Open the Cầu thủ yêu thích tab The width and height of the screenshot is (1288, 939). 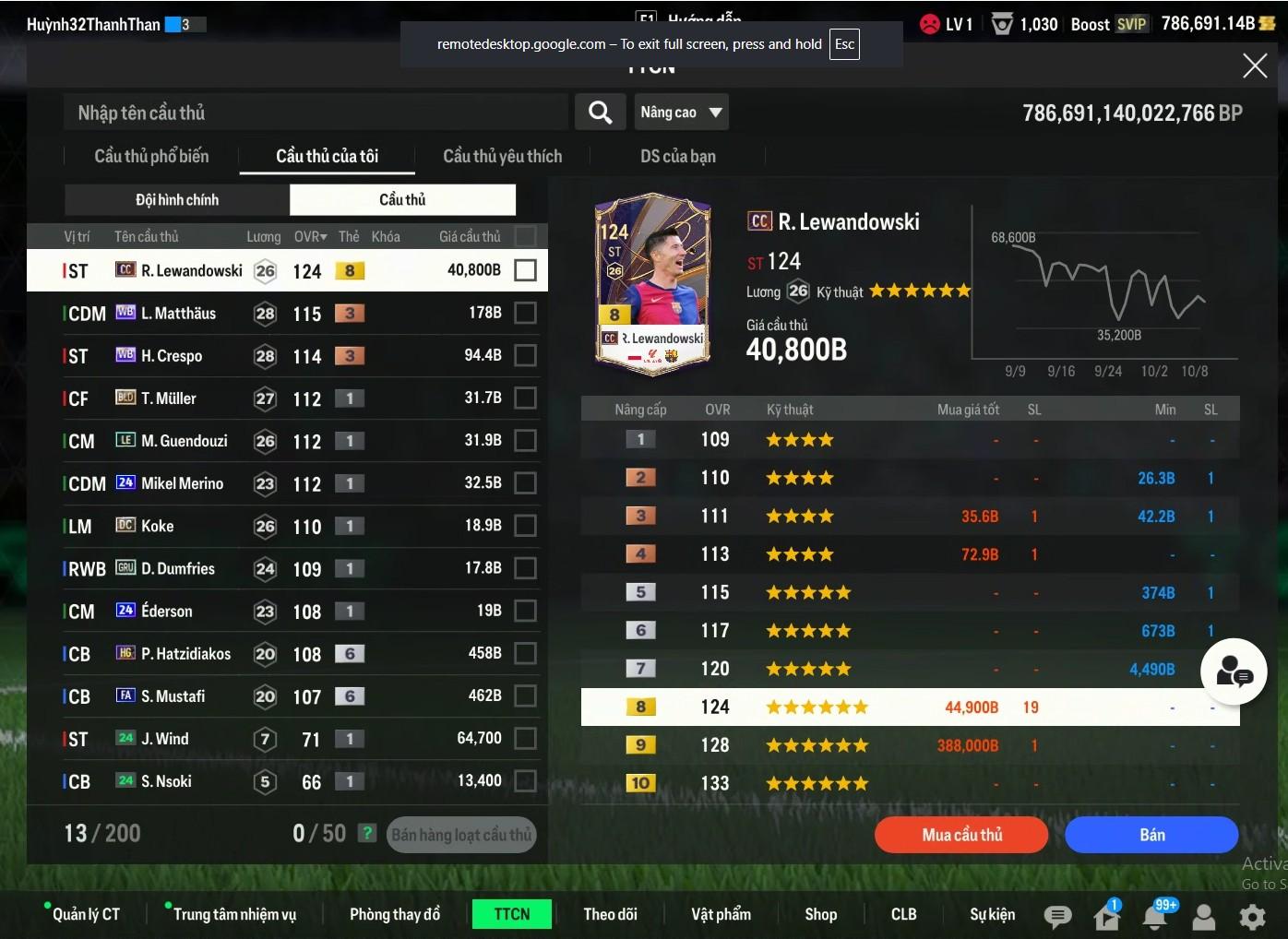pyautogui.click(x=502, y=156)
